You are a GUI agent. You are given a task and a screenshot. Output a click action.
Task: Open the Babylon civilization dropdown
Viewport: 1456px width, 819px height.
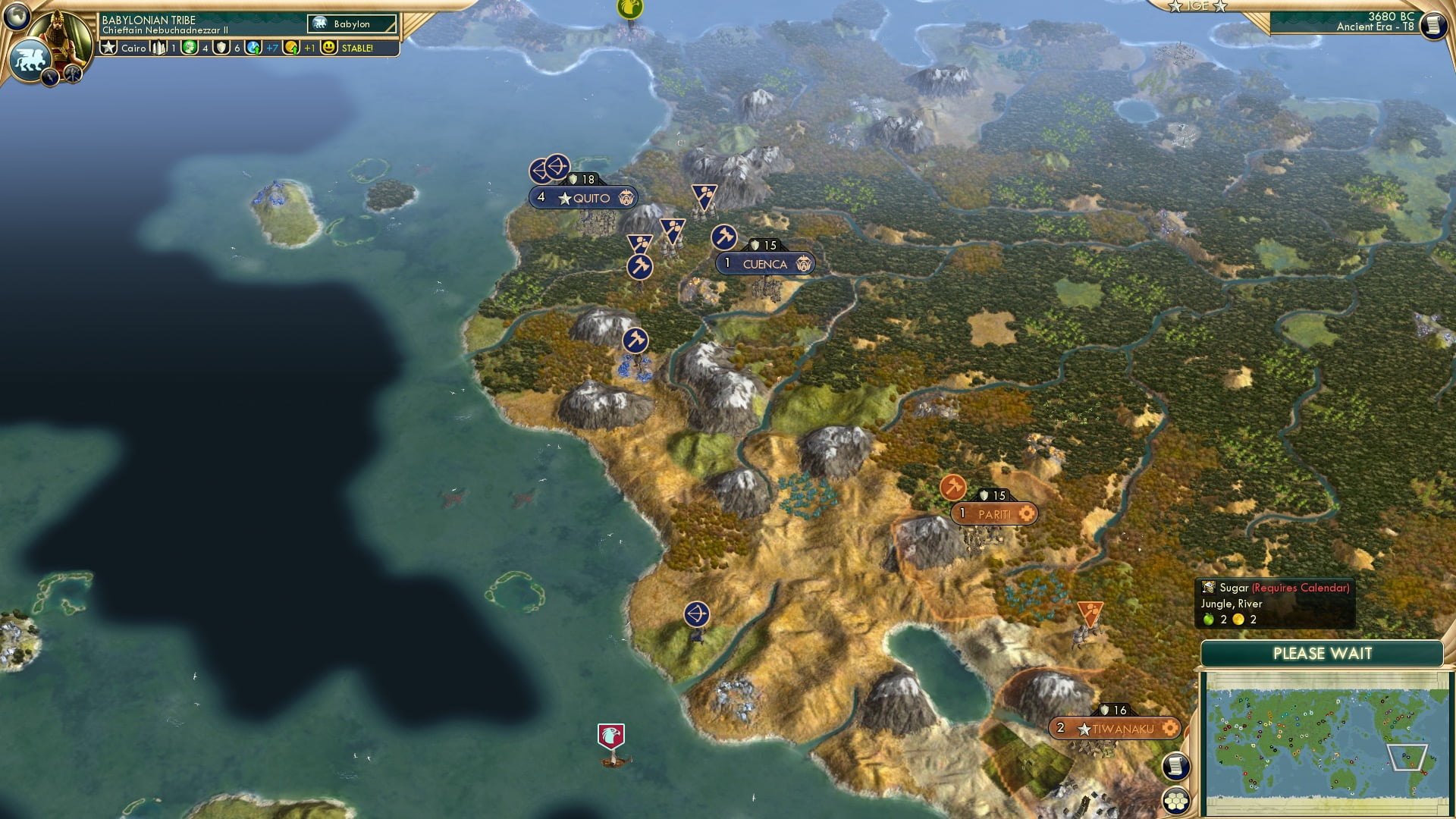click(353, 24)
